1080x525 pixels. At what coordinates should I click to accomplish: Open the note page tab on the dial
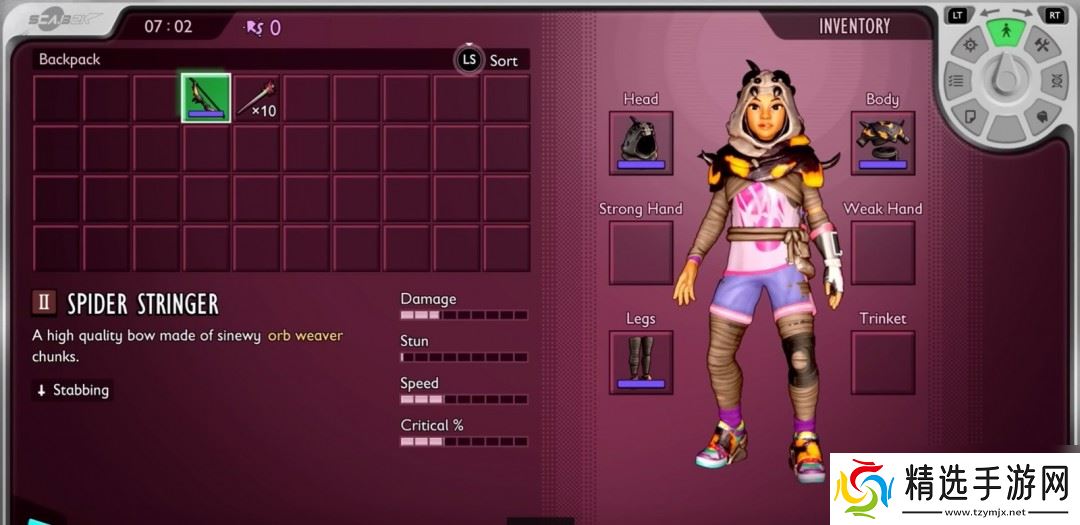[x=969, y=115]
